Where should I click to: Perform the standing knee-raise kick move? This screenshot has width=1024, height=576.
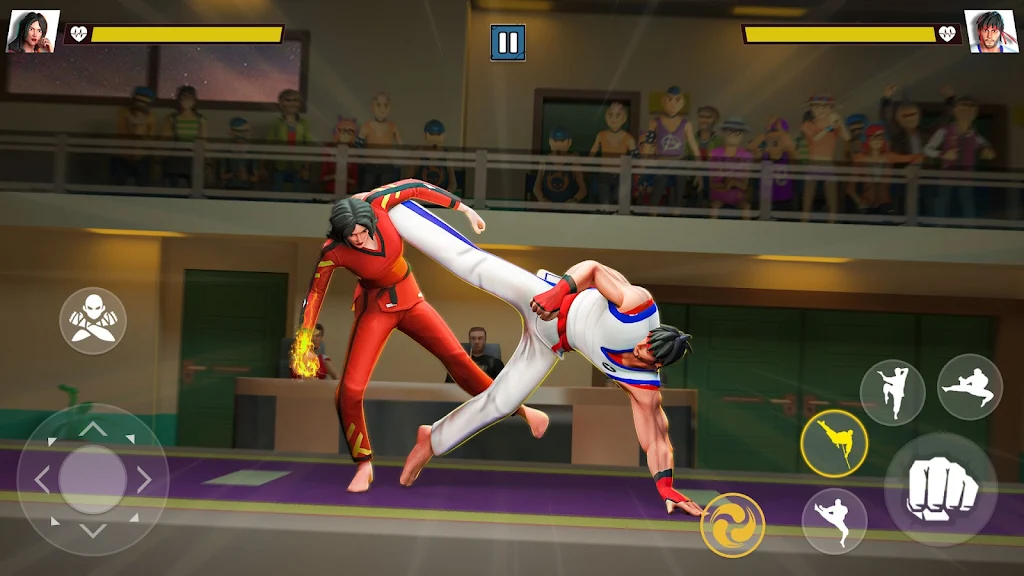[892, 392]
